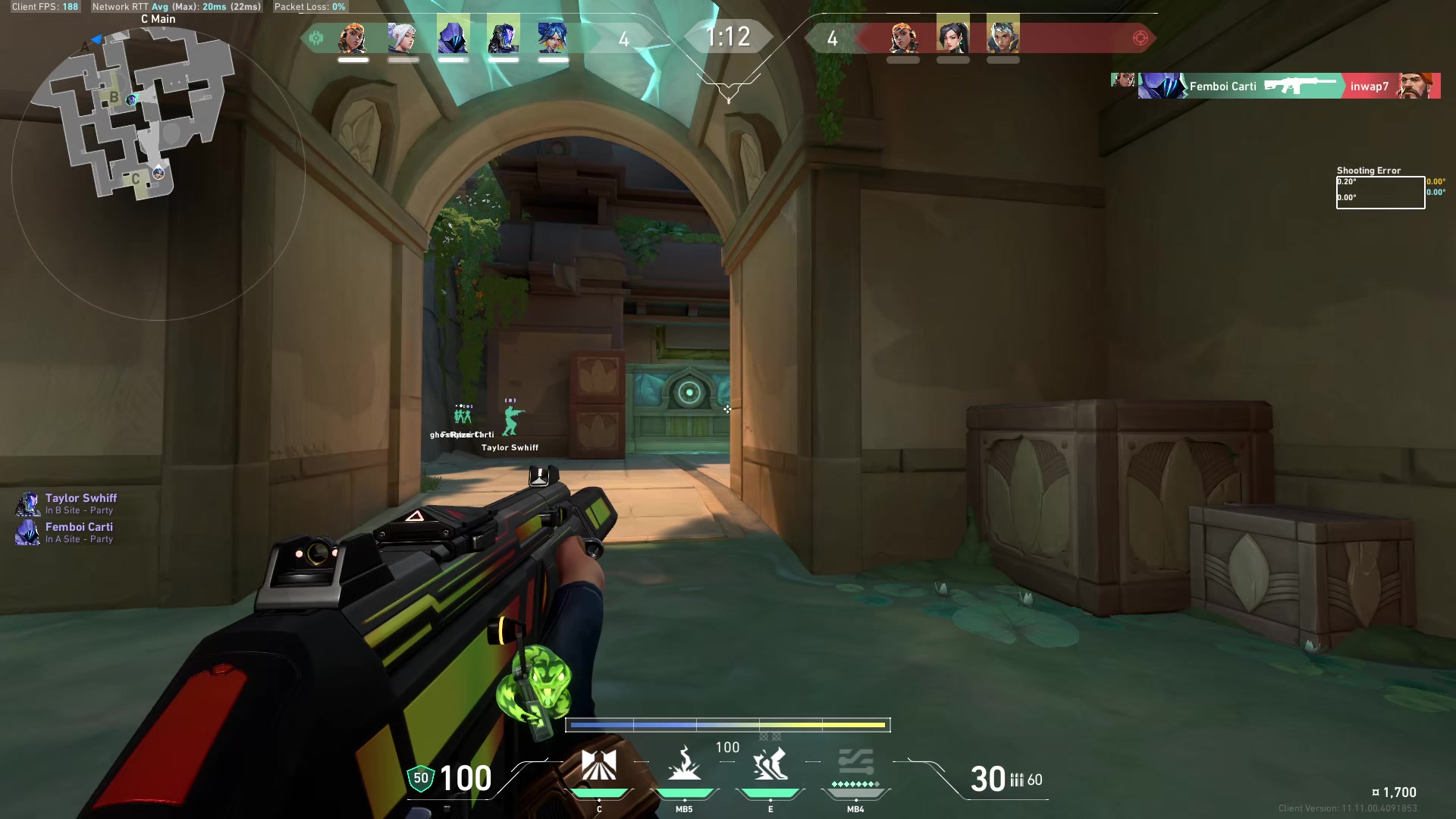Screen dimensions: 1456x819
Task: Select the allied Jett portrait
Action: coord(403,37)
